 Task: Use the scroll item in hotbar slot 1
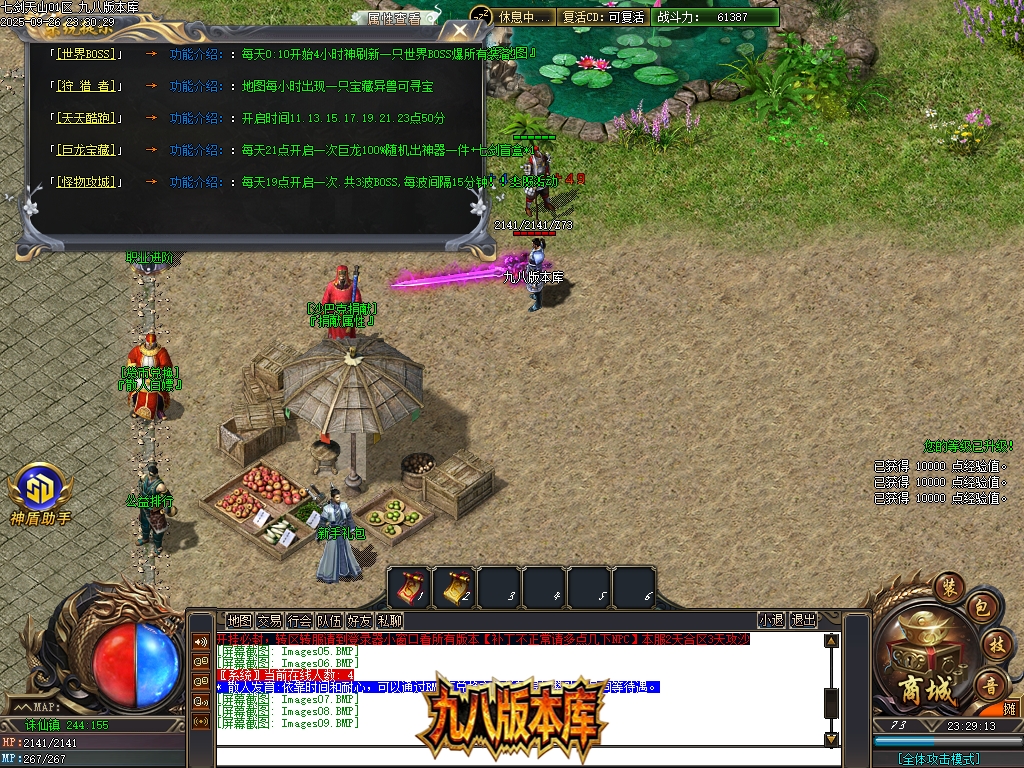click(x=410, y=586)
